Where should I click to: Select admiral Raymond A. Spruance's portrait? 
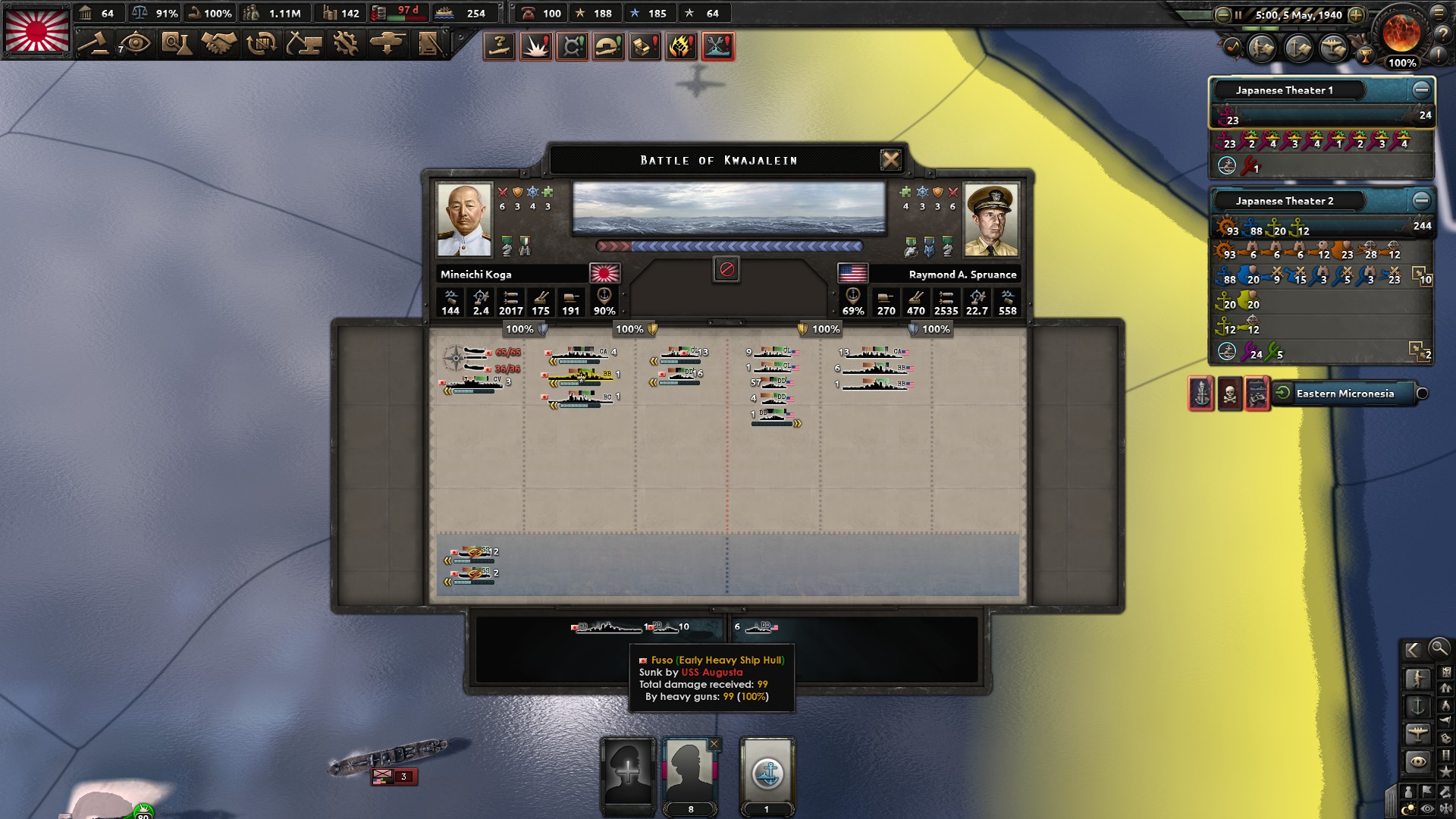click(991, 220)
